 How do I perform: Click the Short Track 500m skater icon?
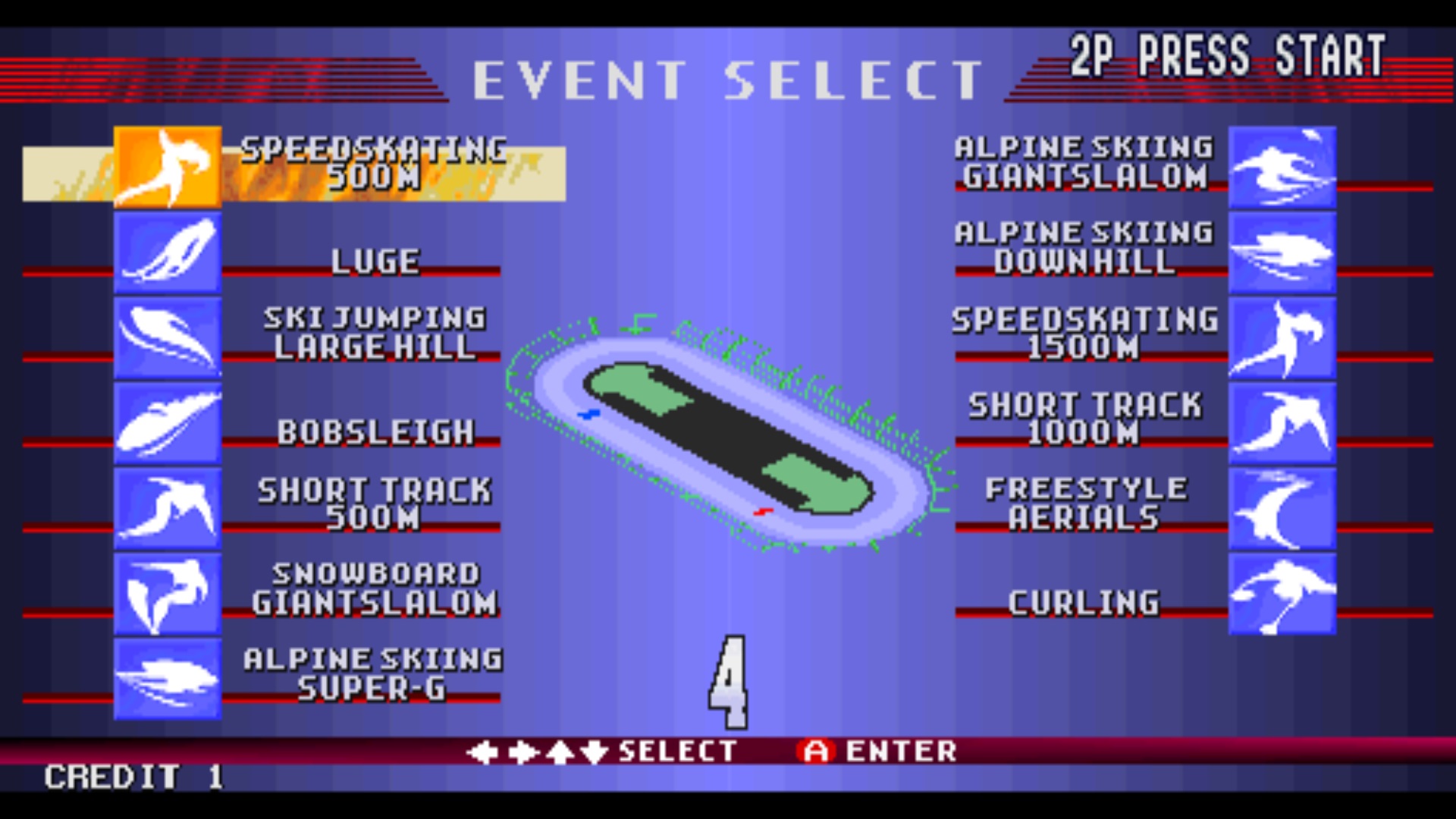(168, 507)
